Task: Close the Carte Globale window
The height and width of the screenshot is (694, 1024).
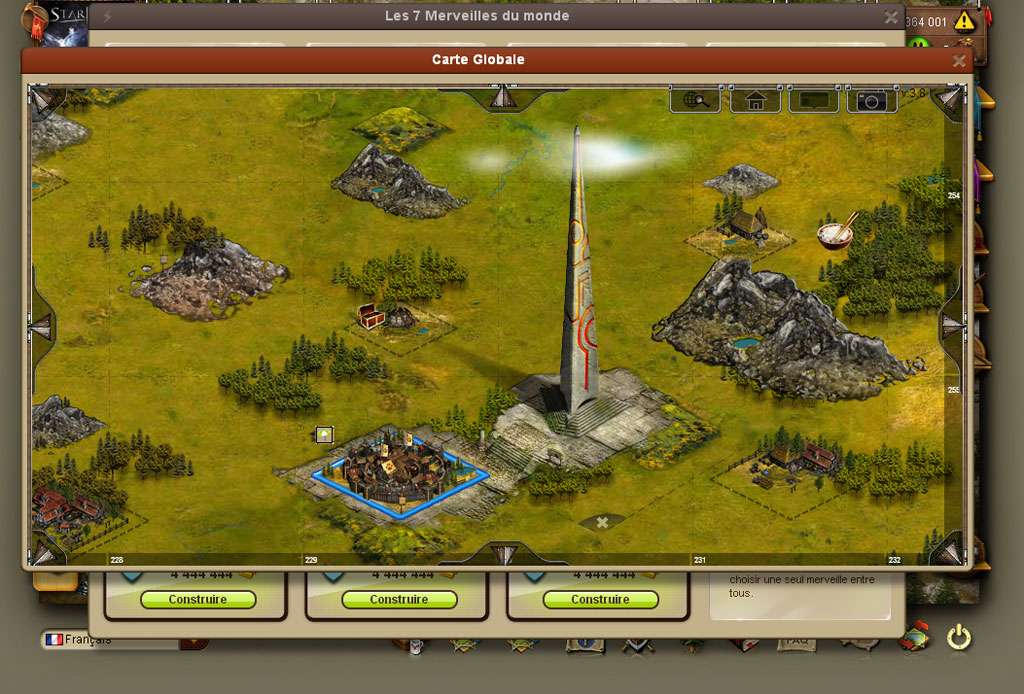Action: (959, 61)
